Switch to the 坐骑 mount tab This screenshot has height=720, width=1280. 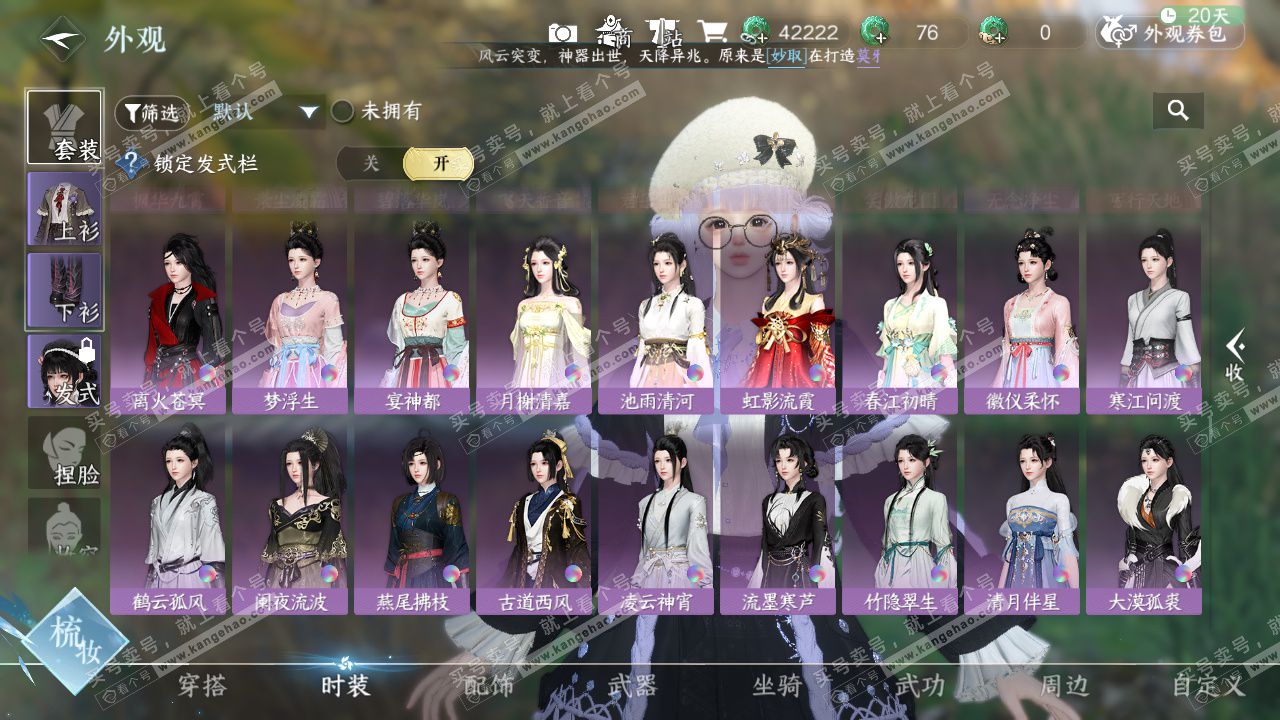777,685
